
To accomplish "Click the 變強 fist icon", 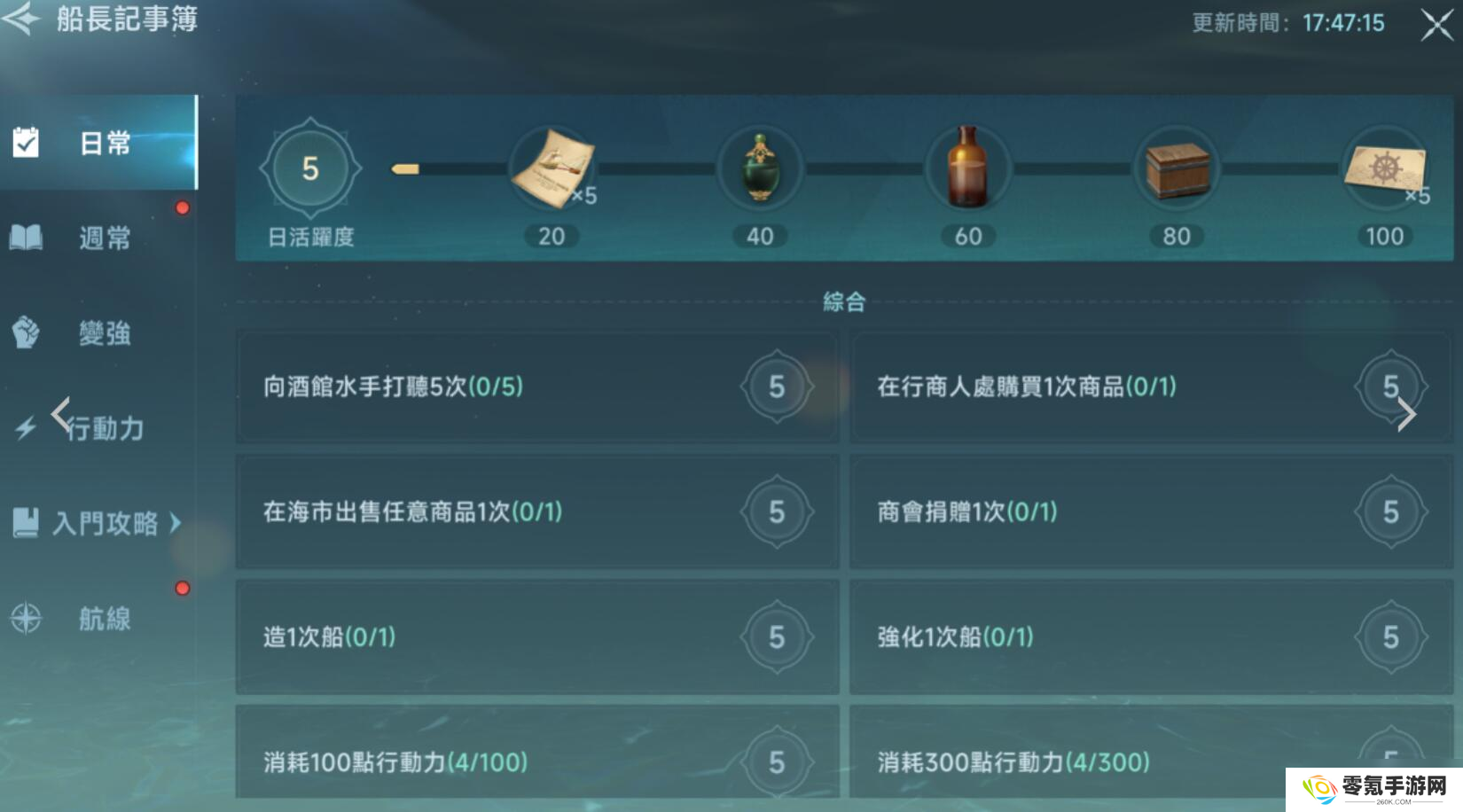I will 25,333.
